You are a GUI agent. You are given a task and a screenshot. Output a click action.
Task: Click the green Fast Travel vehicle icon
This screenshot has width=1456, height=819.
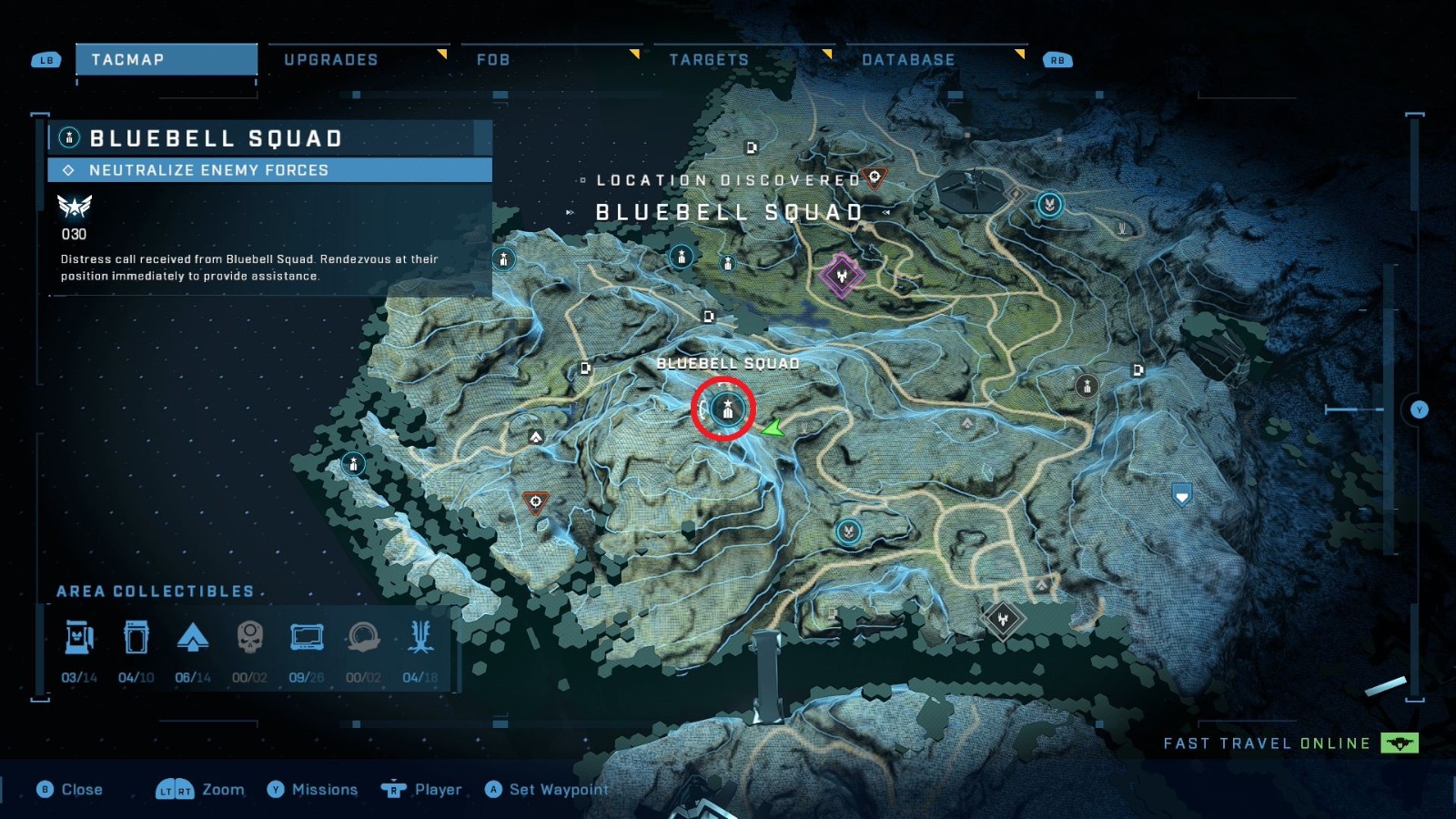tap(1399, 743)
